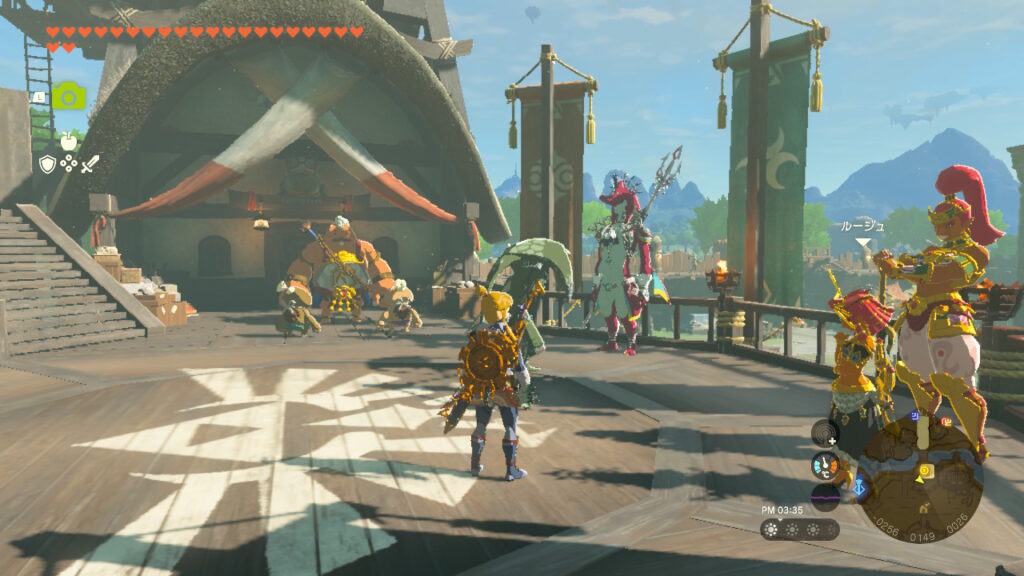The image size is (1024, 576).
Task: Check the temperature gauge icon
Action: point(825,464)
